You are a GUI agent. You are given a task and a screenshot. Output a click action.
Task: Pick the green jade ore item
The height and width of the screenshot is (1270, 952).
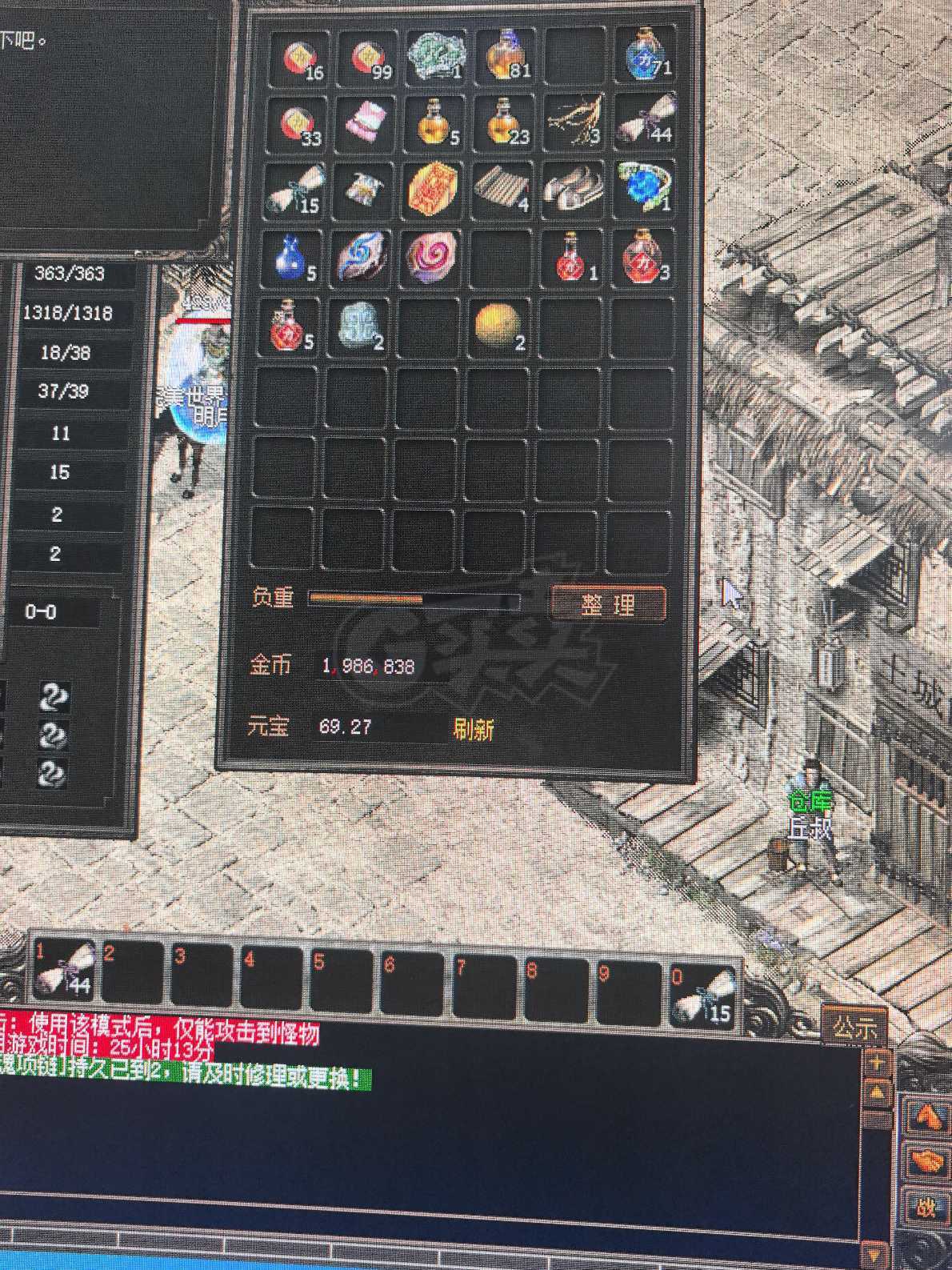(434, 55)
